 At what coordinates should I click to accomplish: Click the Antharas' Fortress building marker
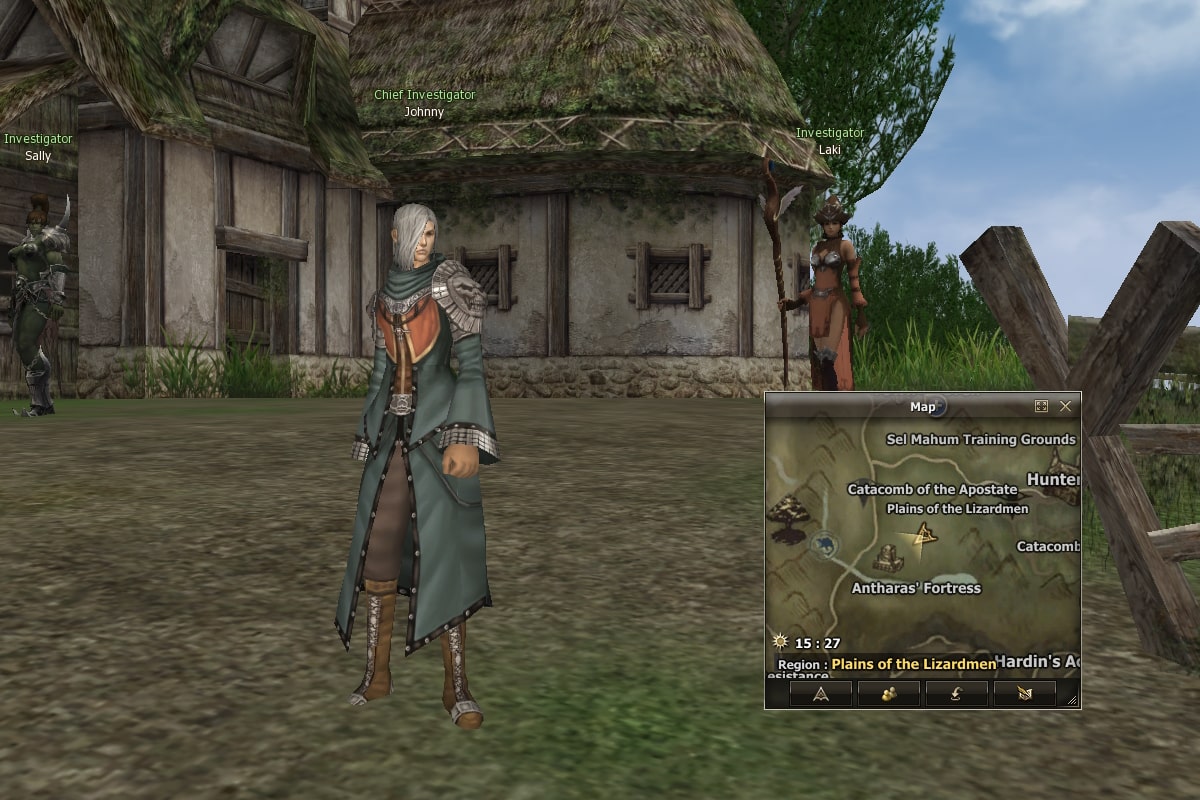click(887, 558)
